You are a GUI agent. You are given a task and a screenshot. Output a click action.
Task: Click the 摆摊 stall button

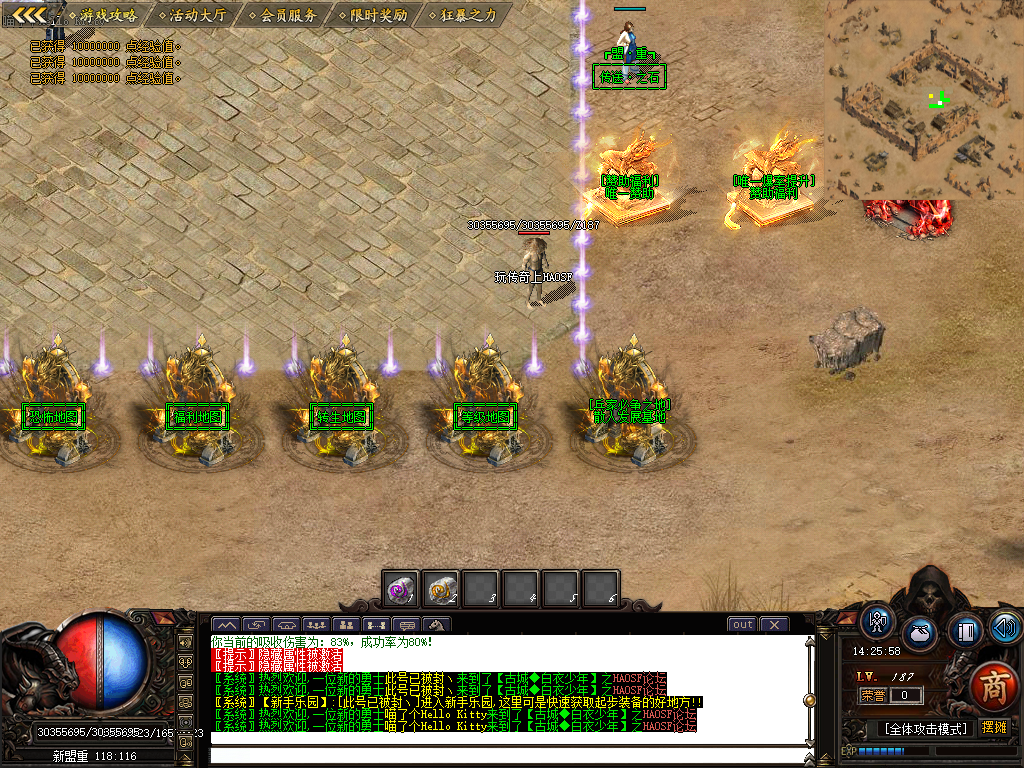click(x=994, y=727)
